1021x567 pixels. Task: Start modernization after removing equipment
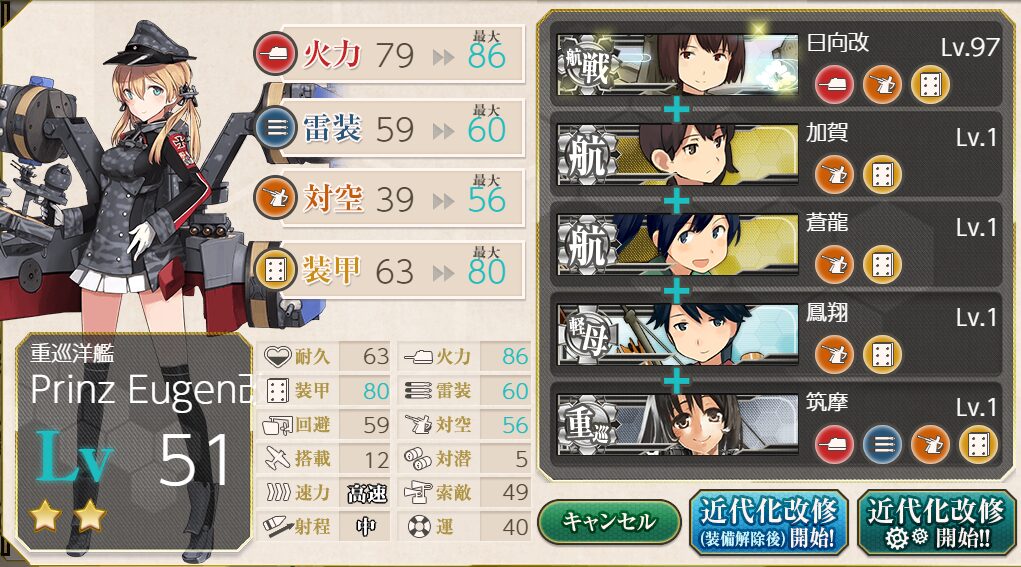point(768,523)
